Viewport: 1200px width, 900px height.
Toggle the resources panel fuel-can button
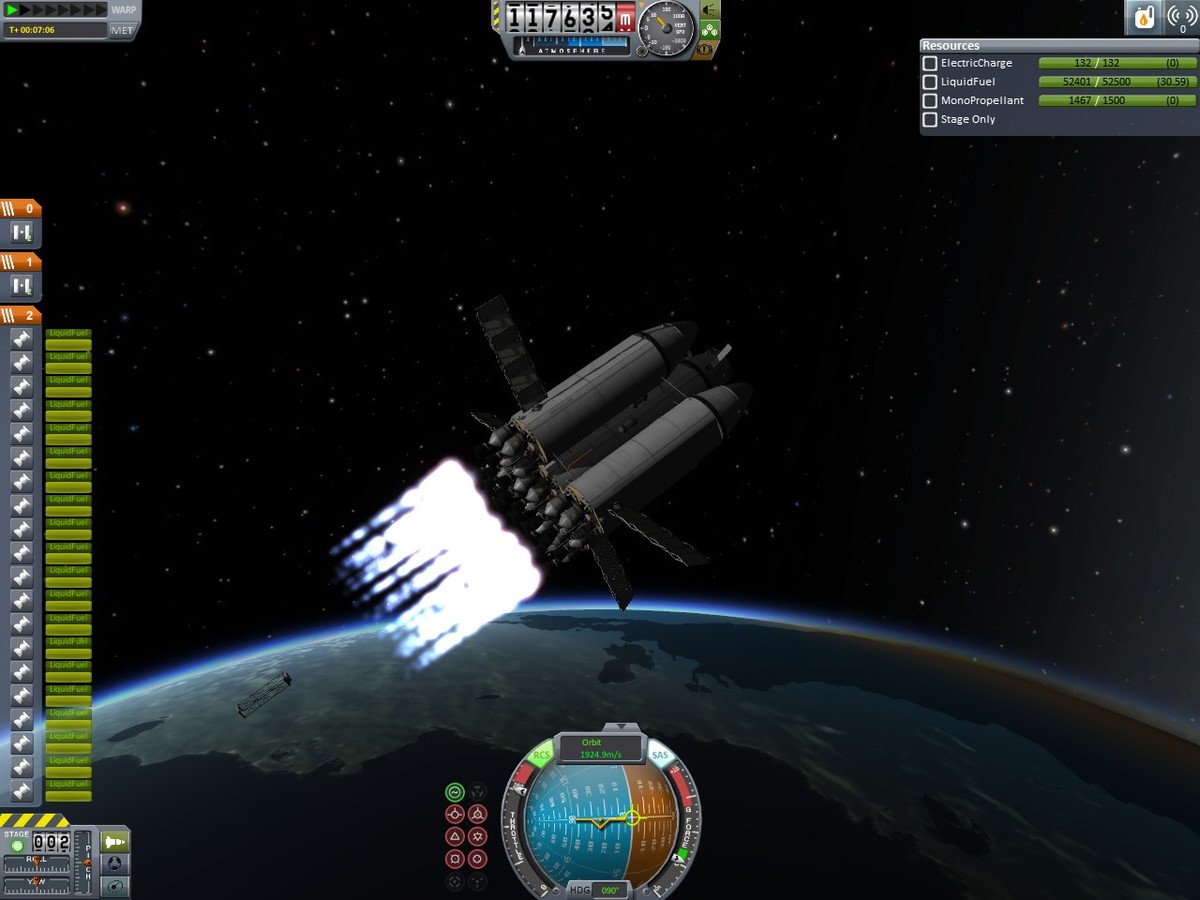pos(1143,17)
